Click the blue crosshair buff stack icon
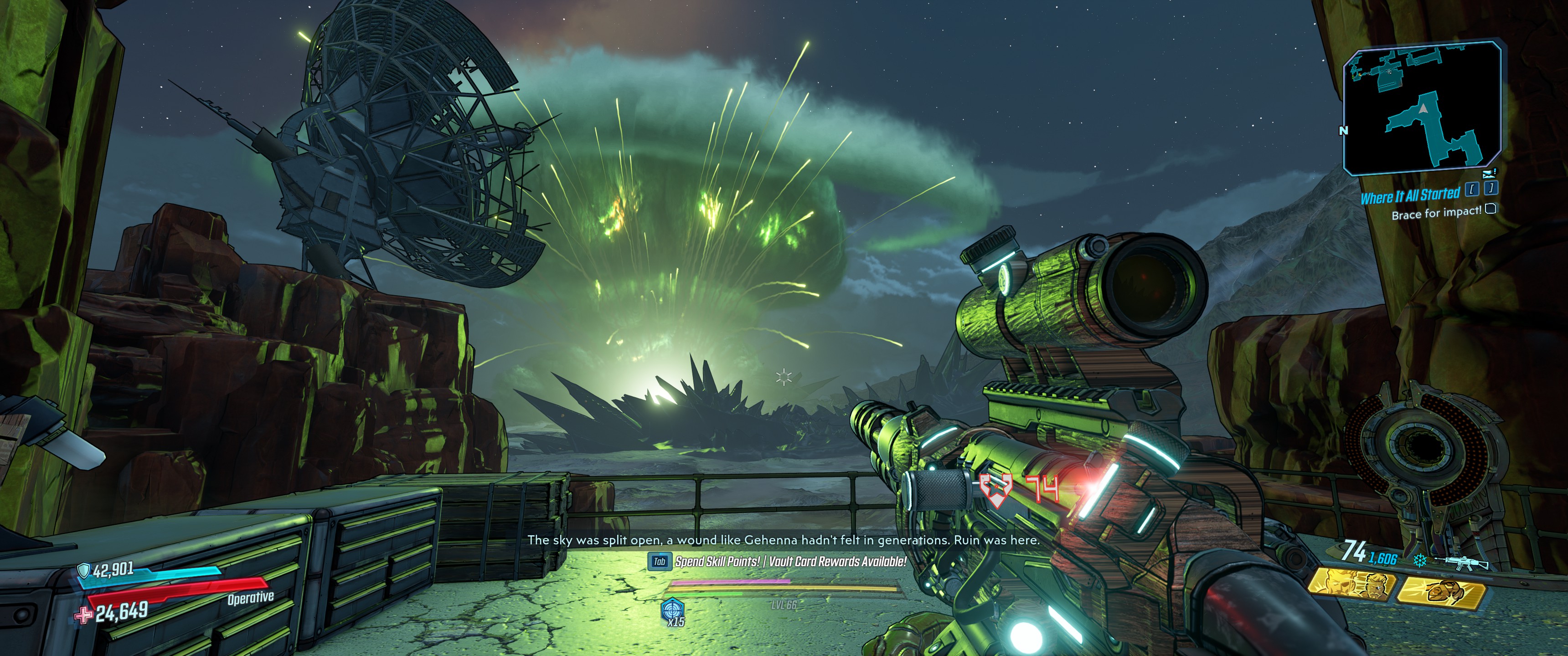The image size is (1568, 656). click(672, 609)
